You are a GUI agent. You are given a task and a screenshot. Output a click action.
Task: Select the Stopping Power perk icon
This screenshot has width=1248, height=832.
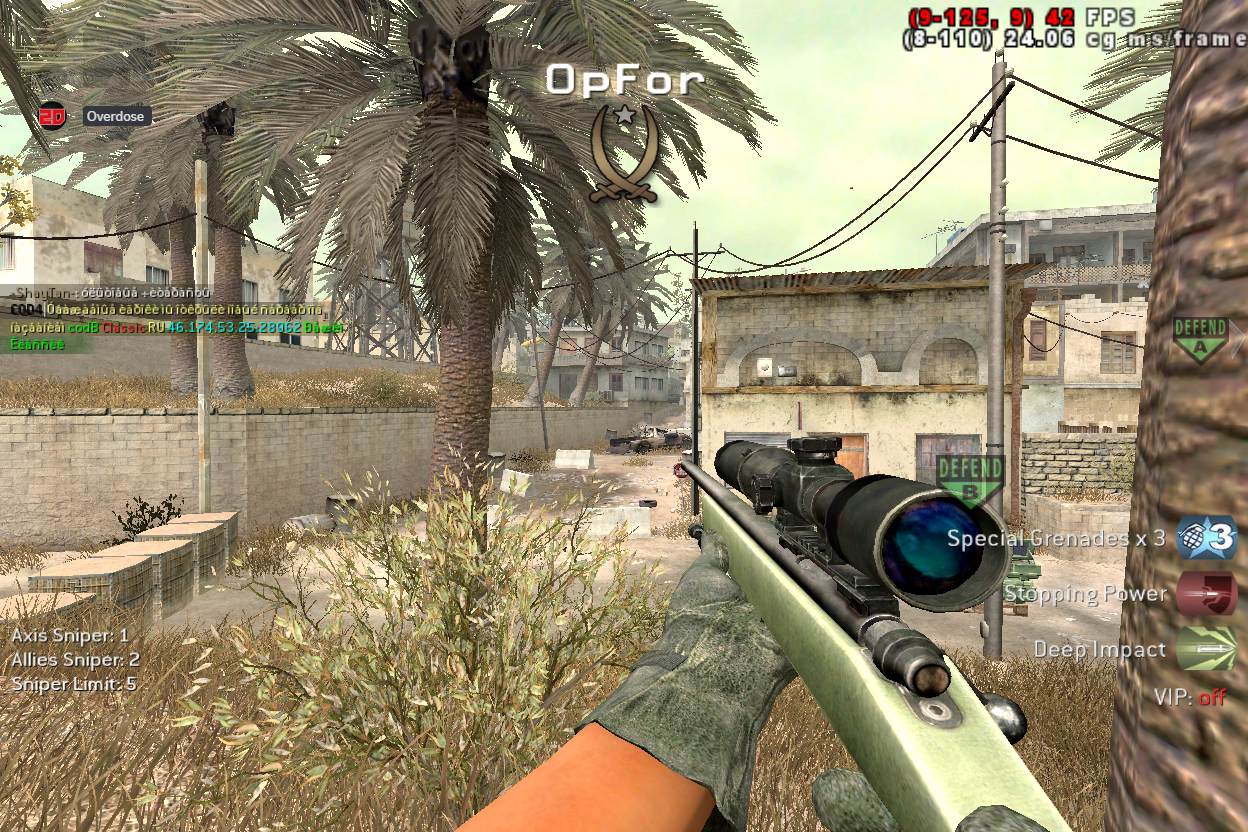tap(1205, 593)
